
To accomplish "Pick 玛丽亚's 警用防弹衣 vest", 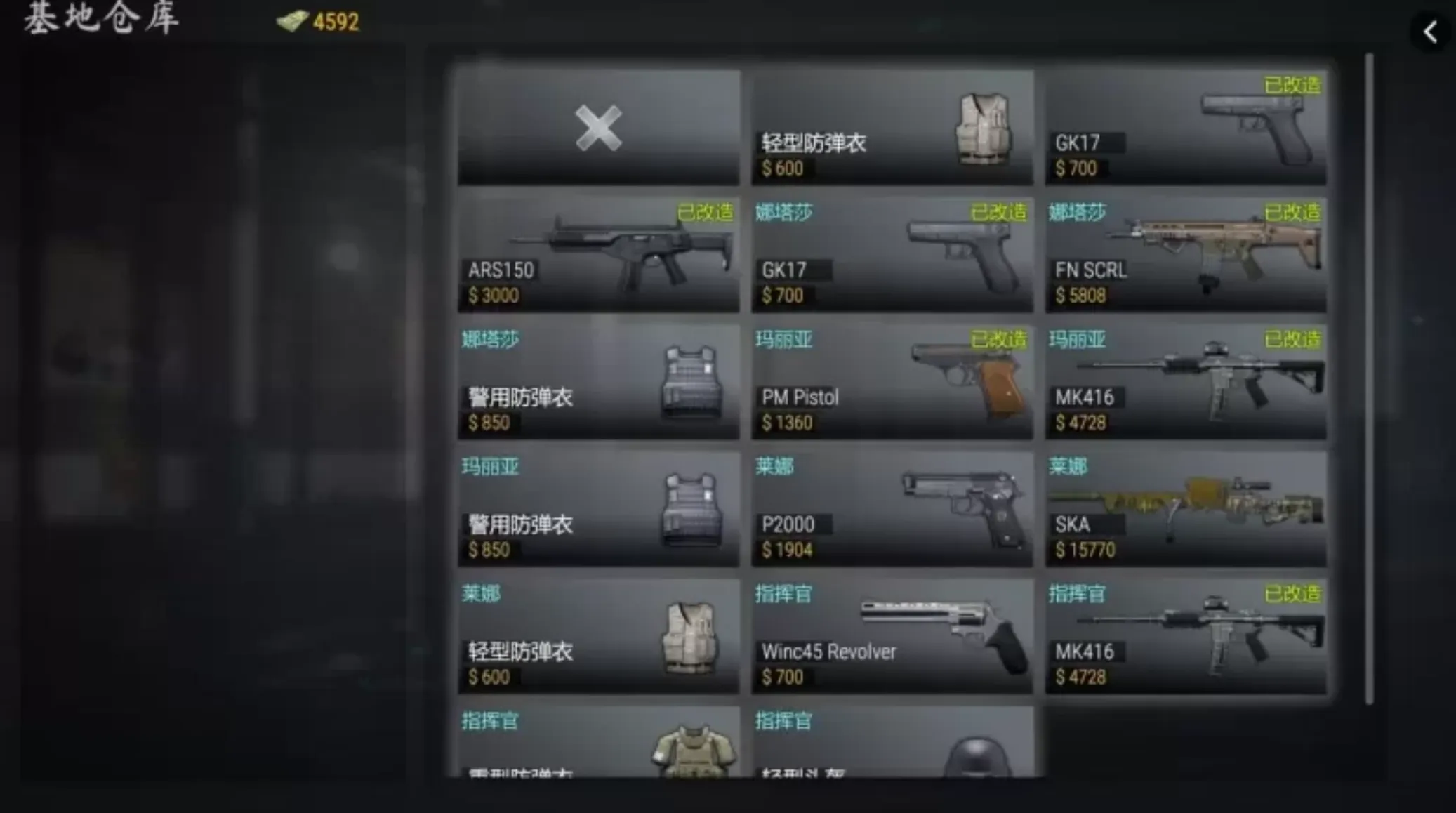I will pos(598,509).
